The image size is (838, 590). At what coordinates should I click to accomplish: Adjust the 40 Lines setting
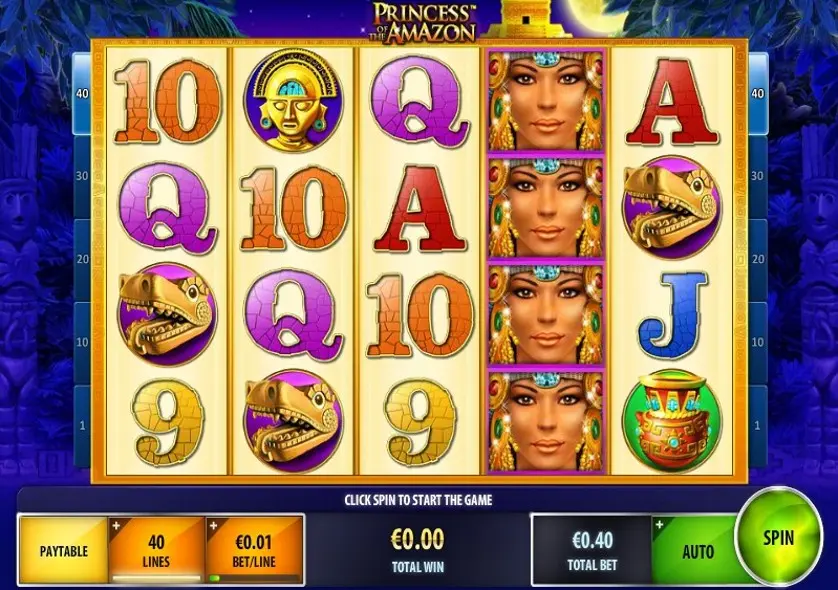click(x=156, y=549)
